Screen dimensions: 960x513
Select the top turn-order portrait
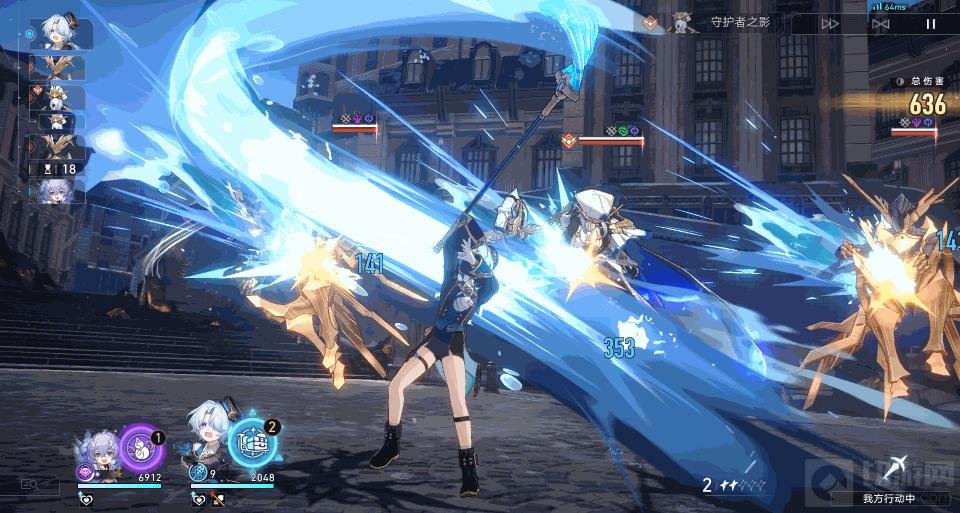point(61,34)
